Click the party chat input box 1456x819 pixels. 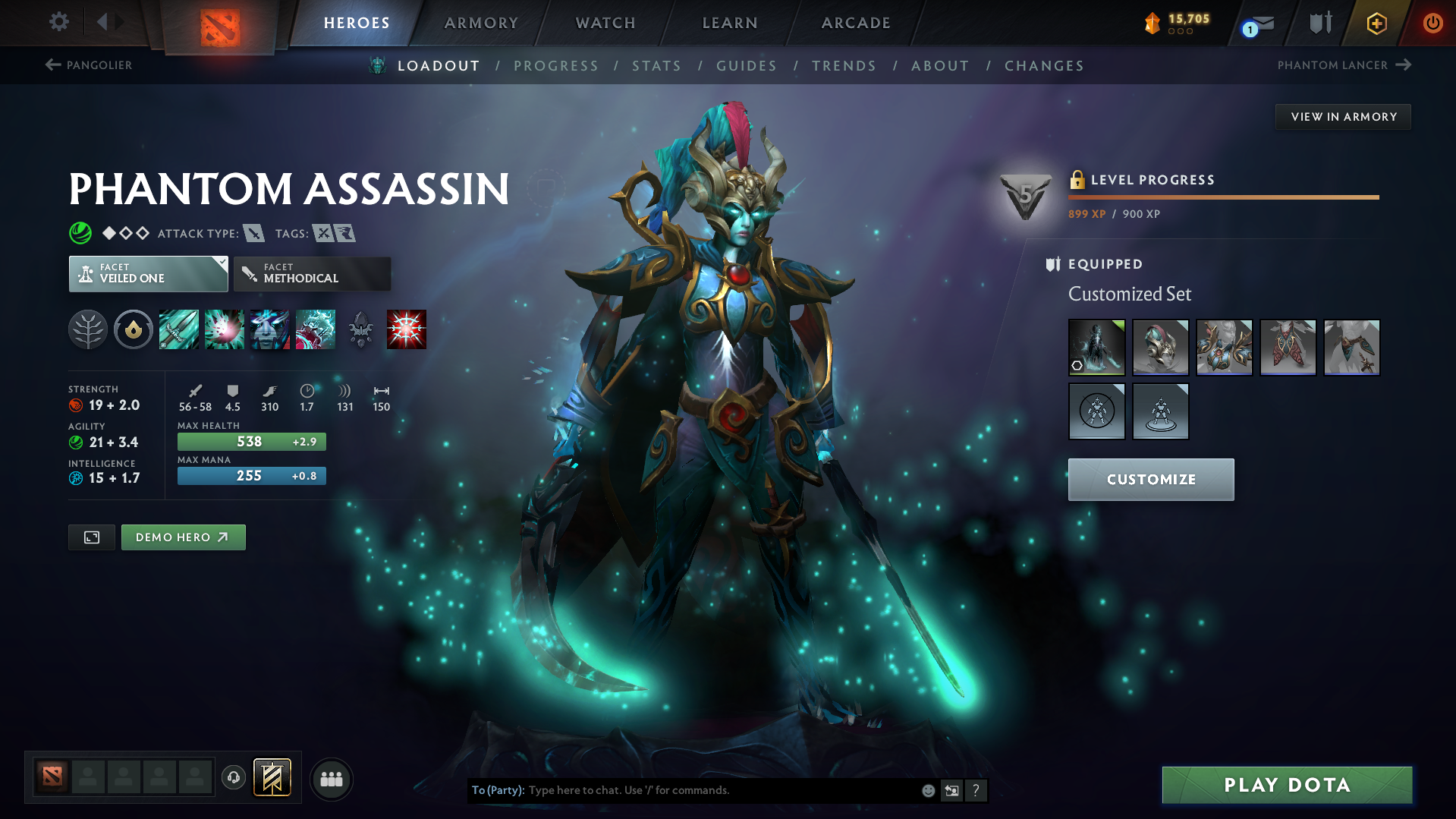(x=721, y=790)
